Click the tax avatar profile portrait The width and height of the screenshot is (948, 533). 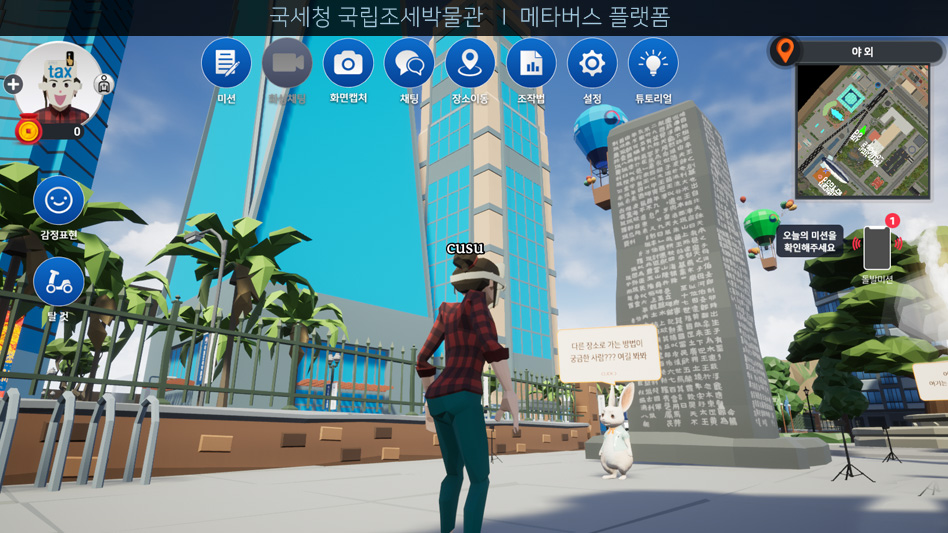[58, 84]
